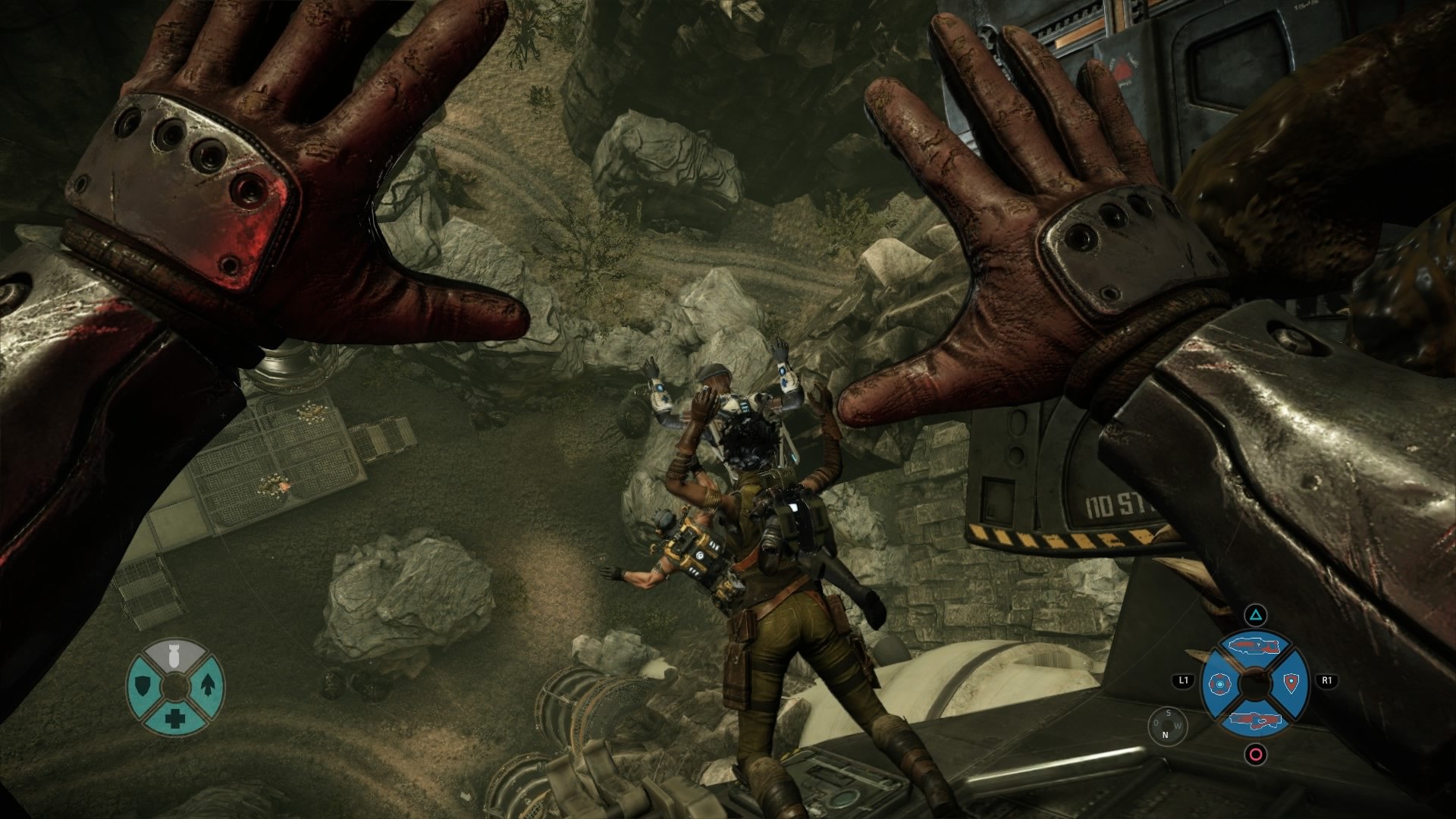The image size is (1456, 819).
Task: Select the left weapon slot via the L1 prompt
Action: pos(1183,681)
